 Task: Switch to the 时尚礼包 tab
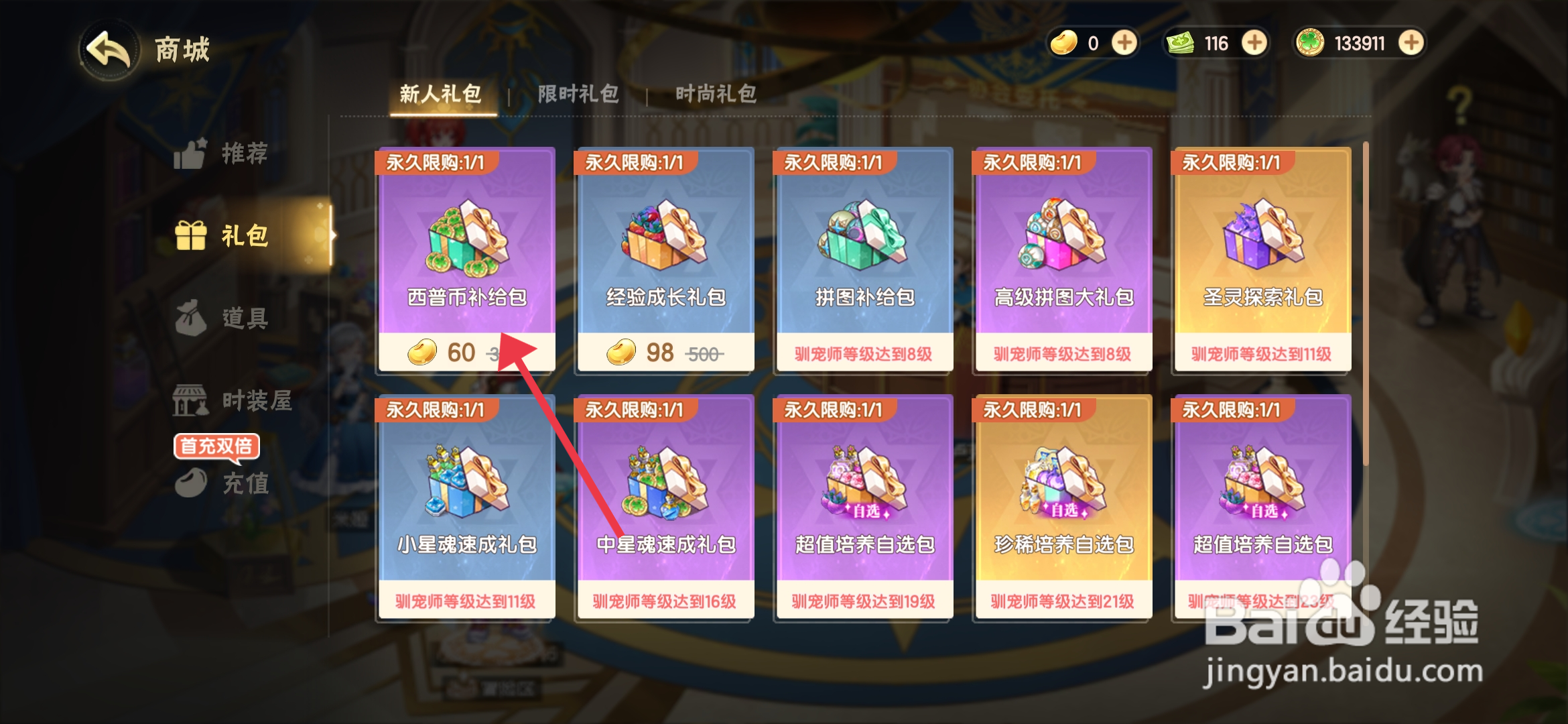(717, 94)
